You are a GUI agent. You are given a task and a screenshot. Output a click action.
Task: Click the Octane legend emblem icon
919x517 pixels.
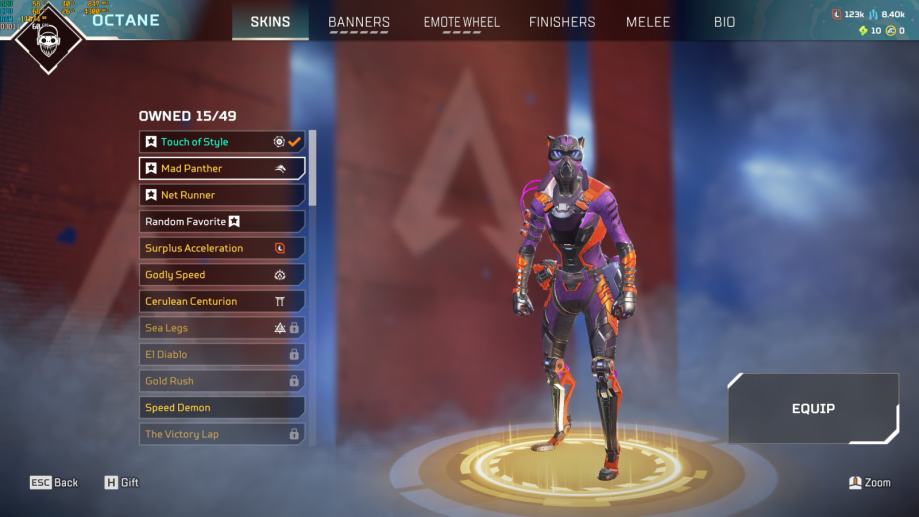pyautogui.click(x=48, y=38)
